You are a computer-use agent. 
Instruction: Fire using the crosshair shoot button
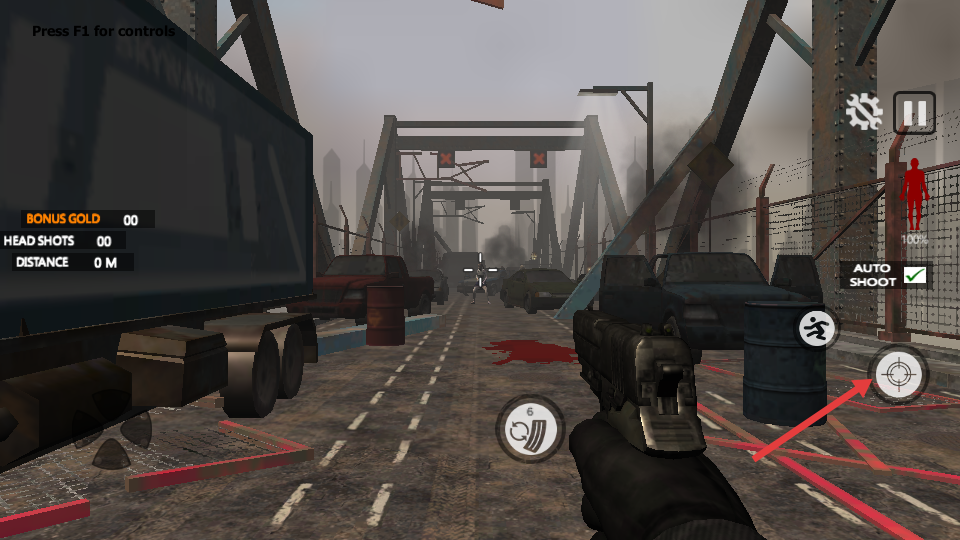(x=897, y=374)
